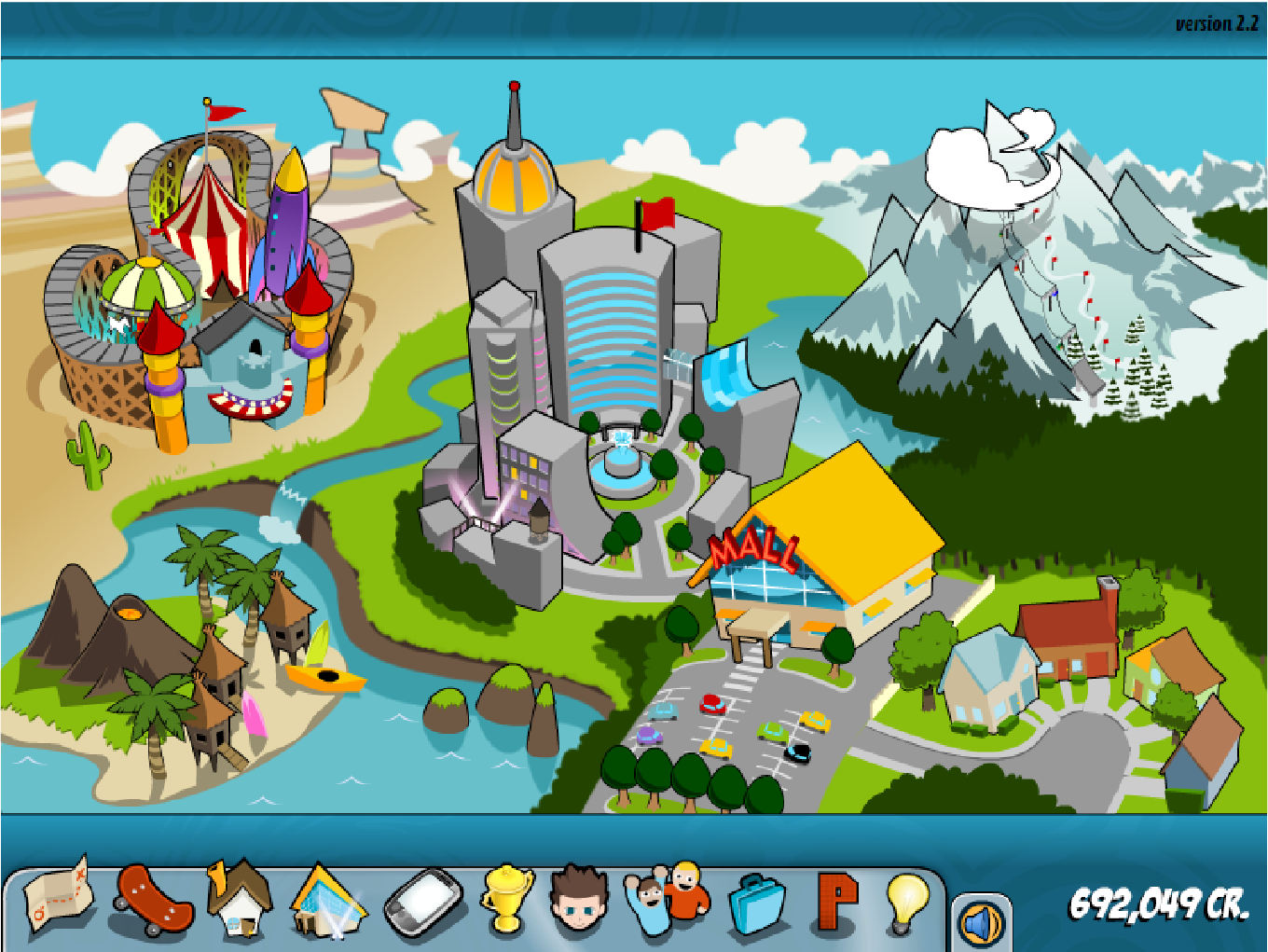Select the red skateboard icon
1268x952 pixels.
pos(153,900)
